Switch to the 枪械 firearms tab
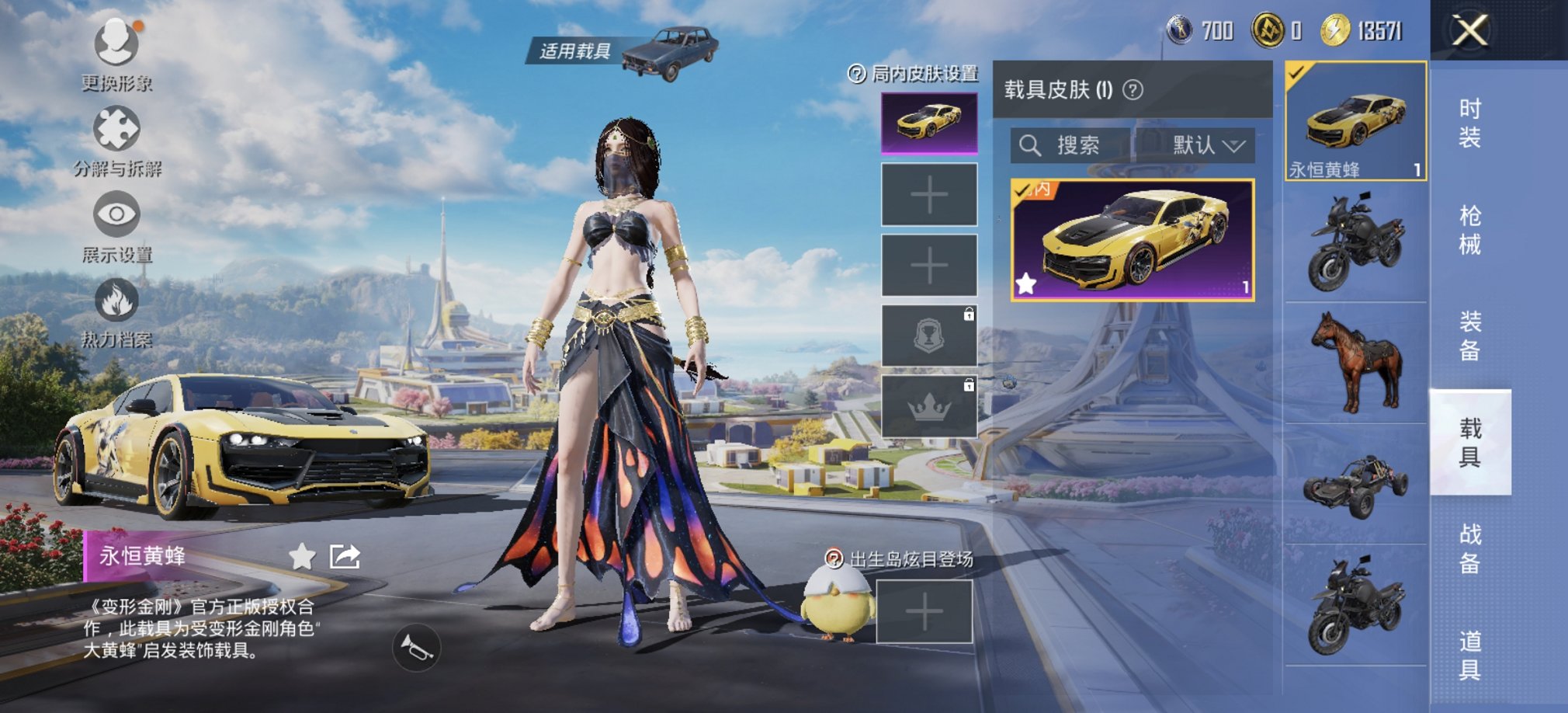 [x=1469, y=229]
